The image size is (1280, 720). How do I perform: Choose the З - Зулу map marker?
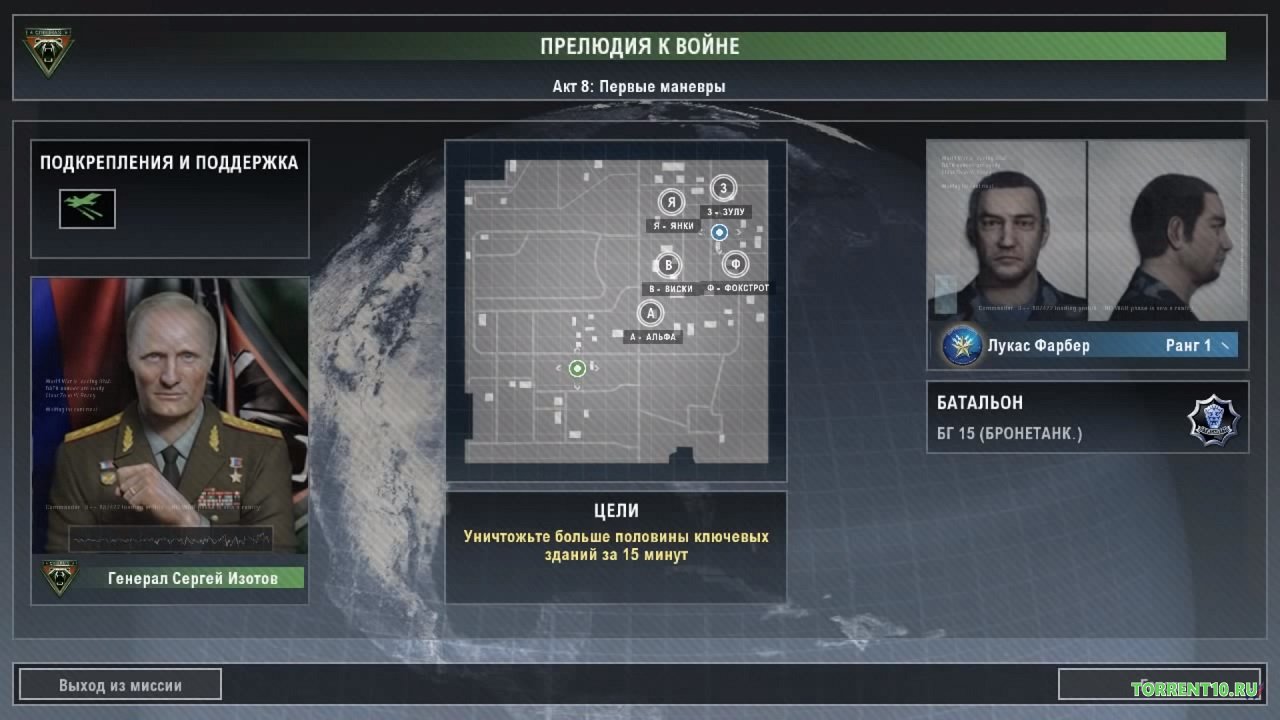point(723,188)
